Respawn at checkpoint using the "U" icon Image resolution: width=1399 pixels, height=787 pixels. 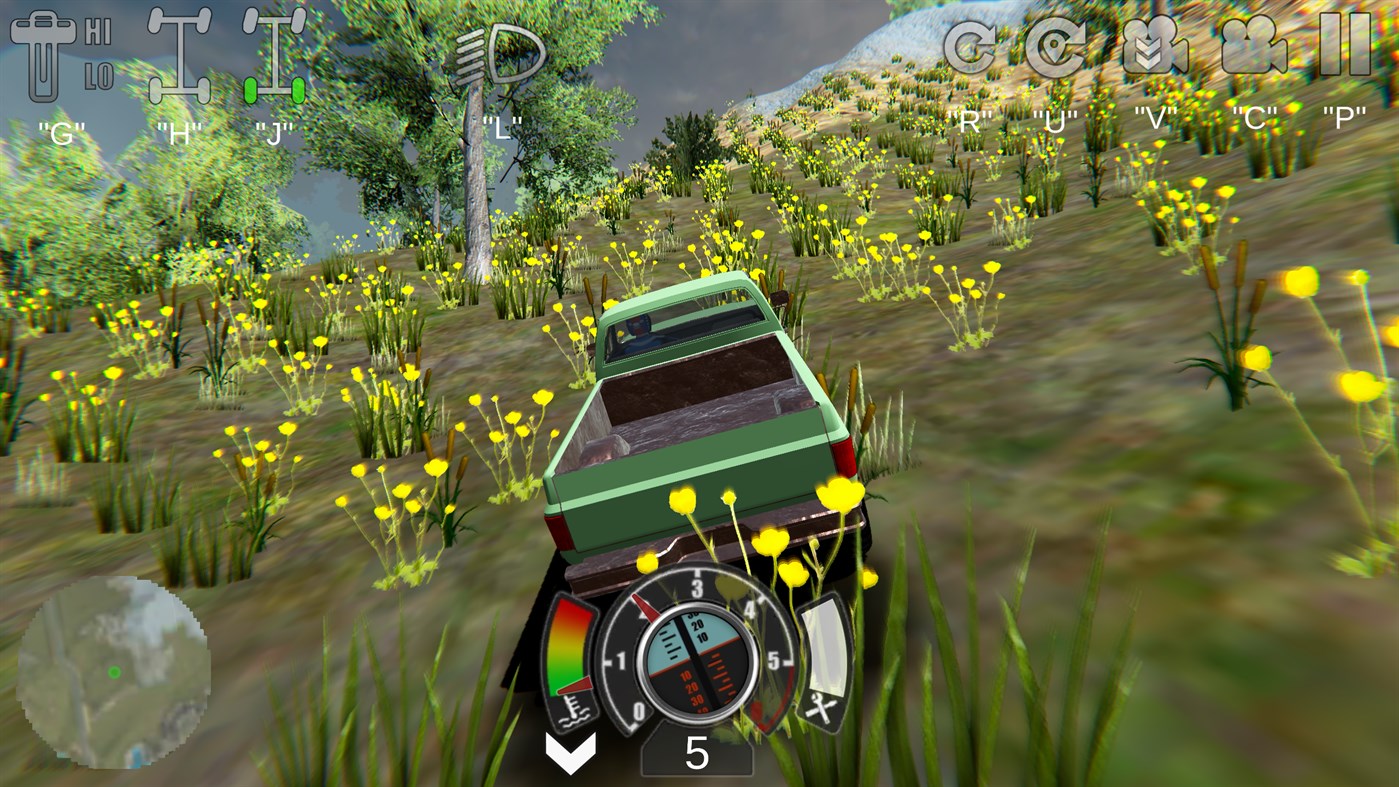[x=1055, y=45]
